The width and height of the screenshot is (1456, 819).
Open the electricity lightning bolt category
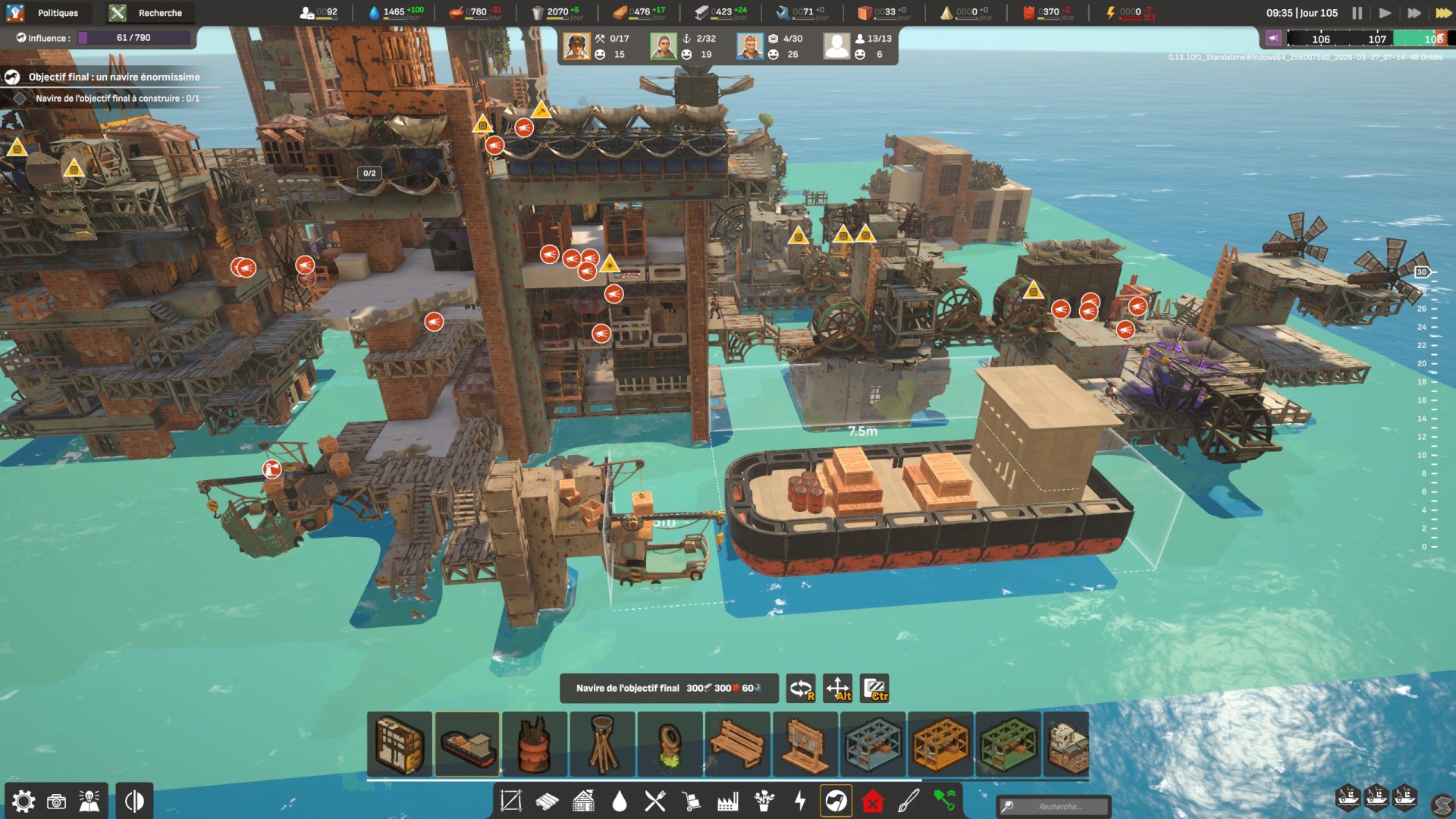point(800,801)
